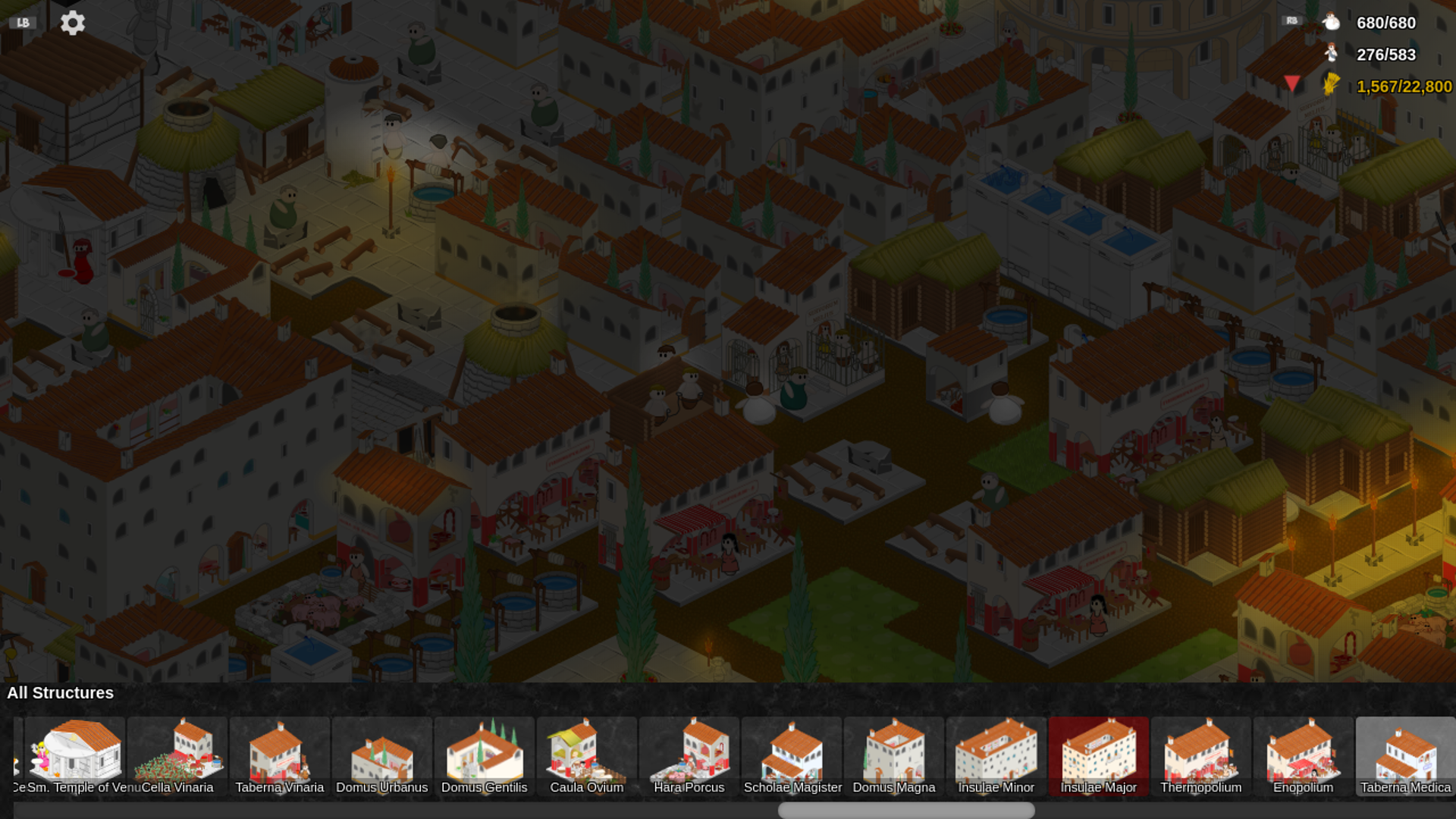Select the Thermopolium building
1456x819 pixels.
coord(1201,756)
